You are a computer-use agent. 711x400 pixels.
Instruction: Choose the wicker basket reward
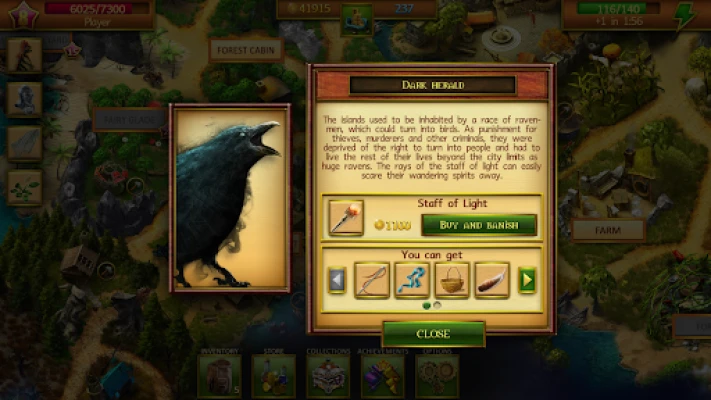pos(452,280)
